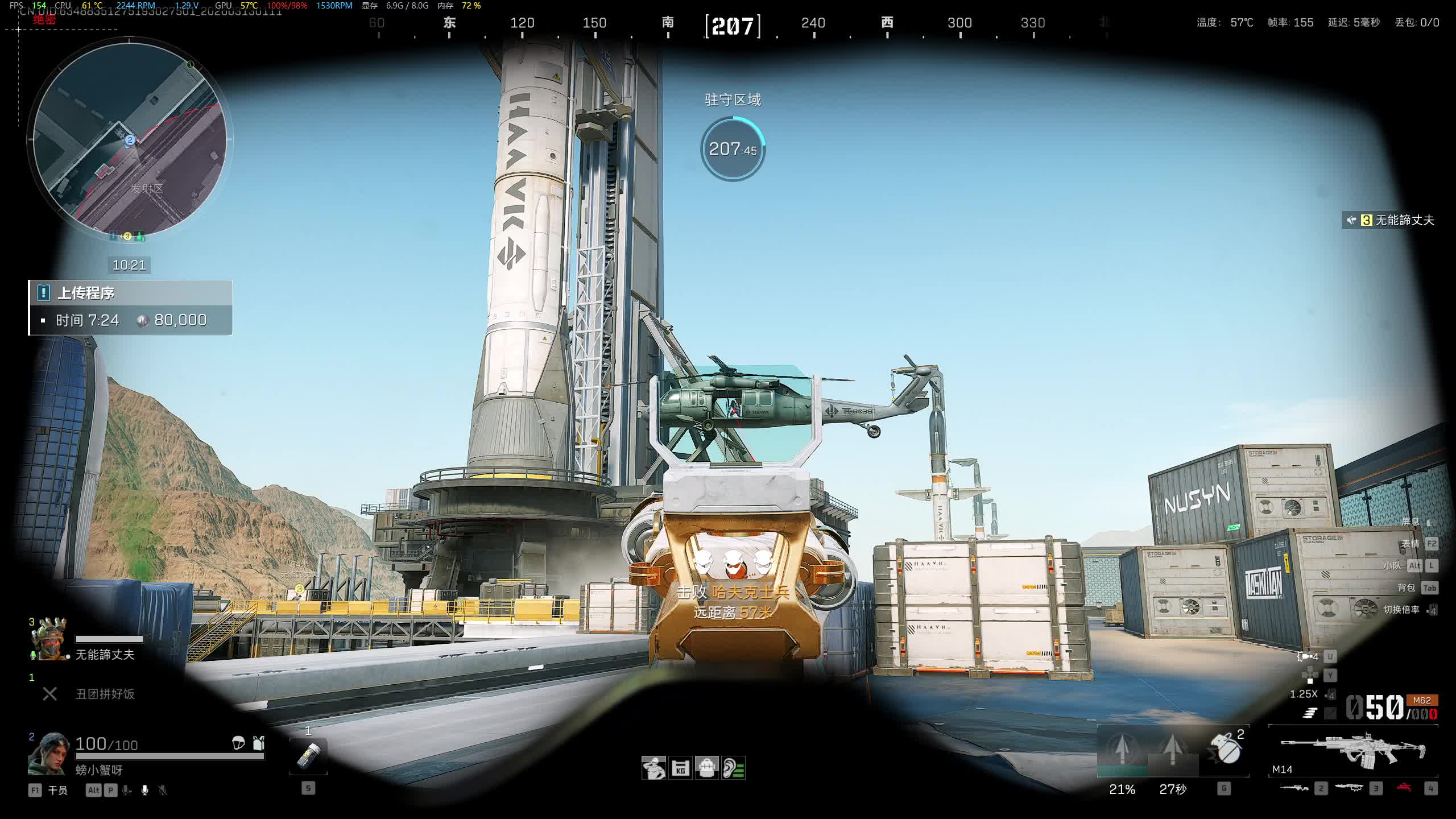Select teammate 无能諦丈夫's portrait
Image resolution: width=1456 pixels, height=819 pixels.
click(x=51, y=640)
